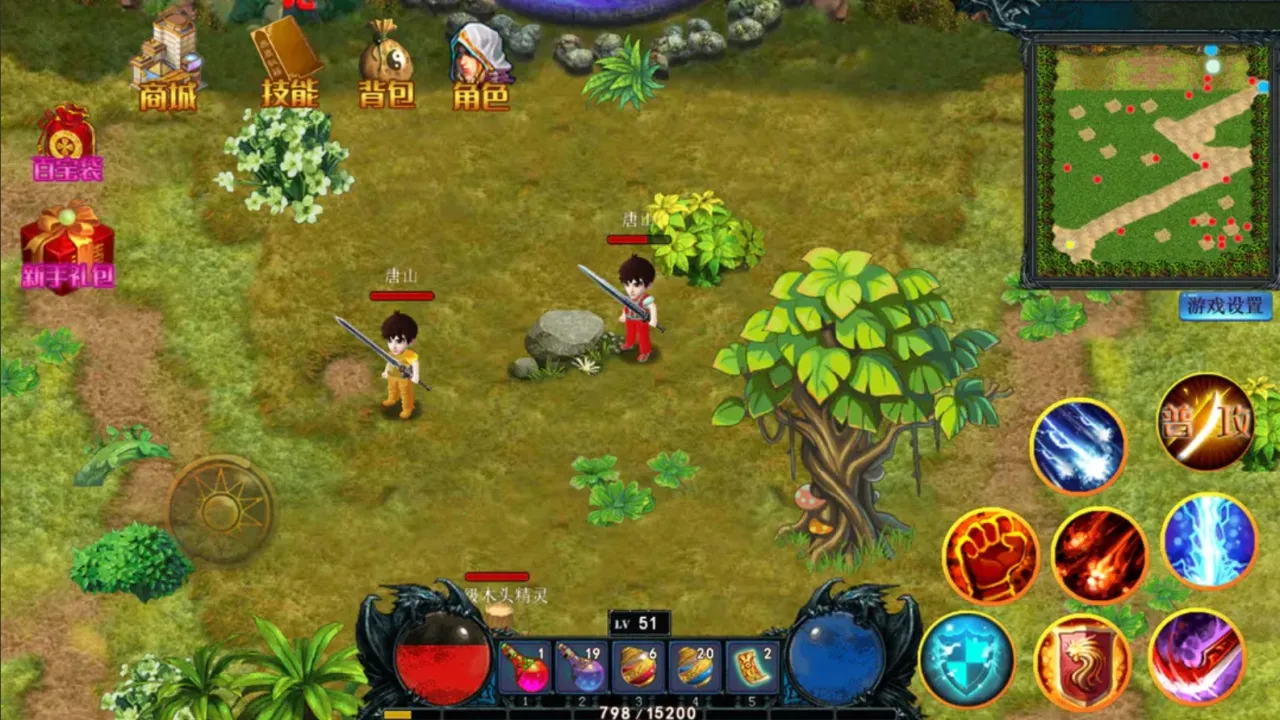Claim the 新手礼包 newbie gift box
1280x720 pixels.
click(67, 245)
